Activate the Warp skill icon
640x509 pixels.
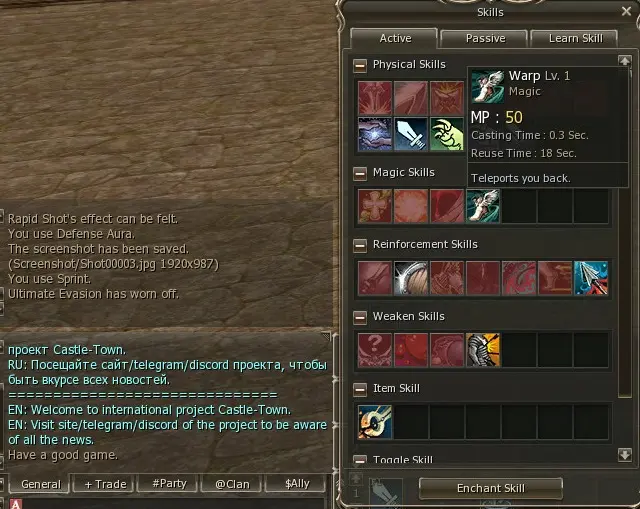point(483,206)
